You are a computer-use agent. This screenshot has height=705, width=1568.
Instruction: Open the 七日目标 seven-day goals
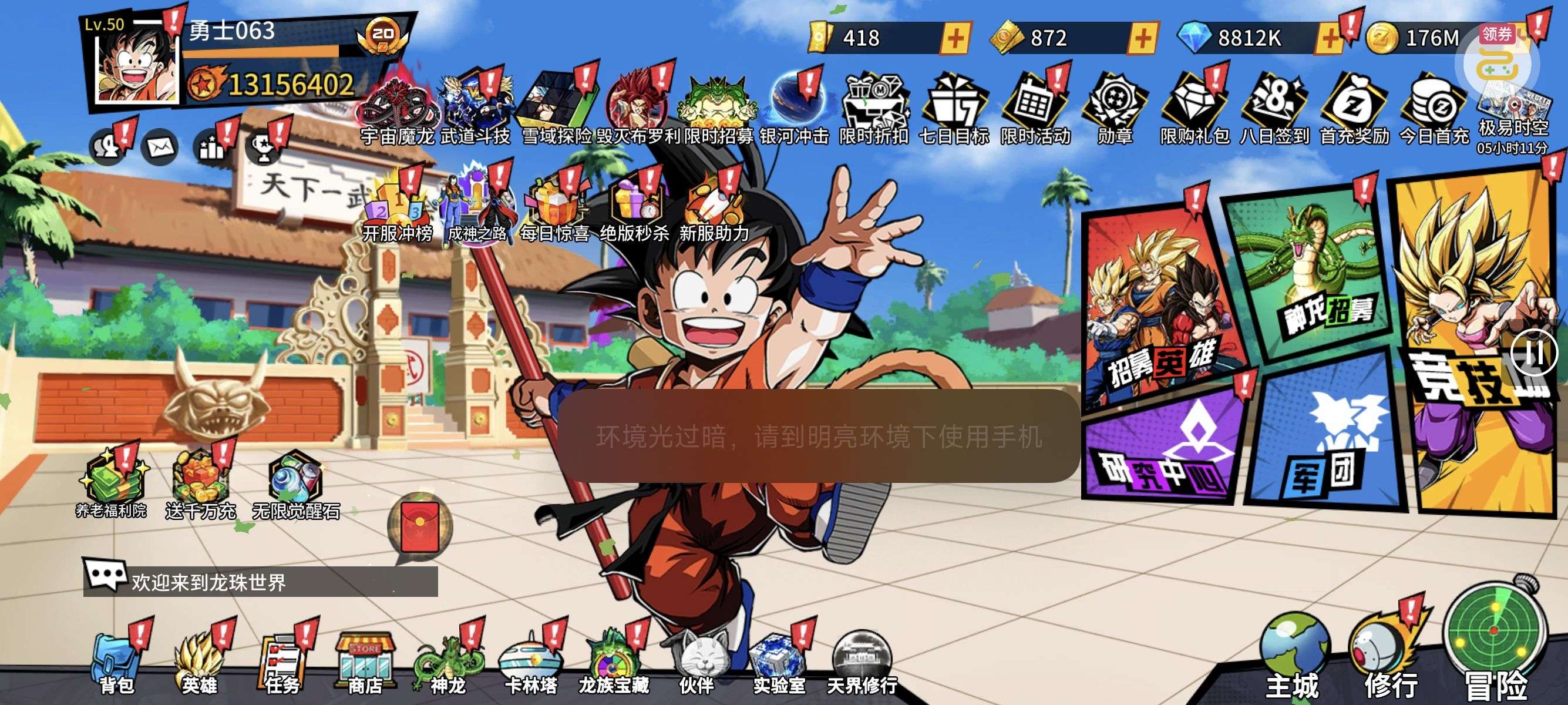pyautogui.click(x=953, y=110)
